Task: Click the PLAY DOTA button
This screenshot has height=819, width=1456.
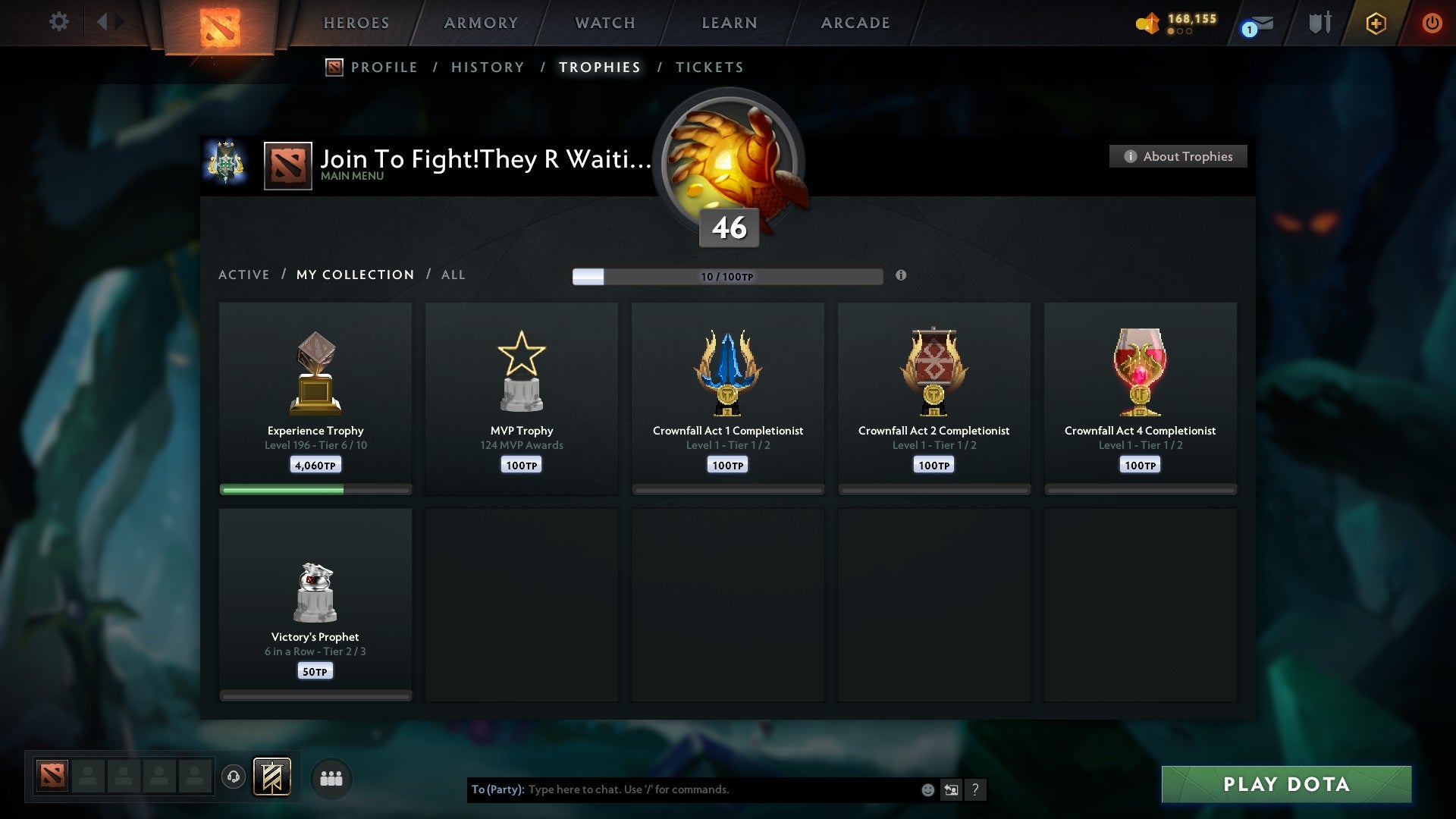Action: 1285,785
